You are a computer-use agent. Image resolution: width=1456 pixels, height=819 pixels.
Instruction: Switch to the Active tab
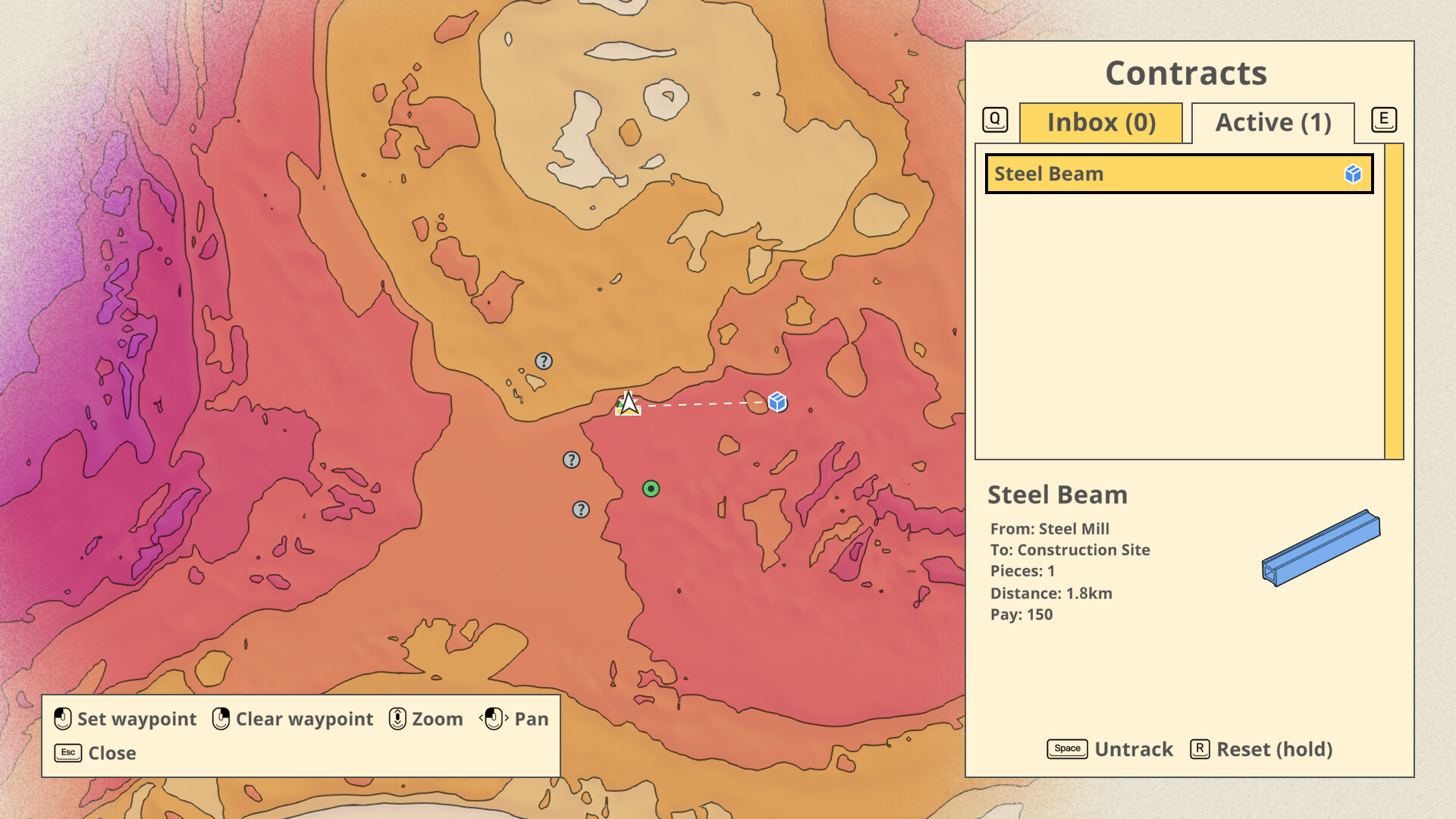click(x=1273, y=122)
